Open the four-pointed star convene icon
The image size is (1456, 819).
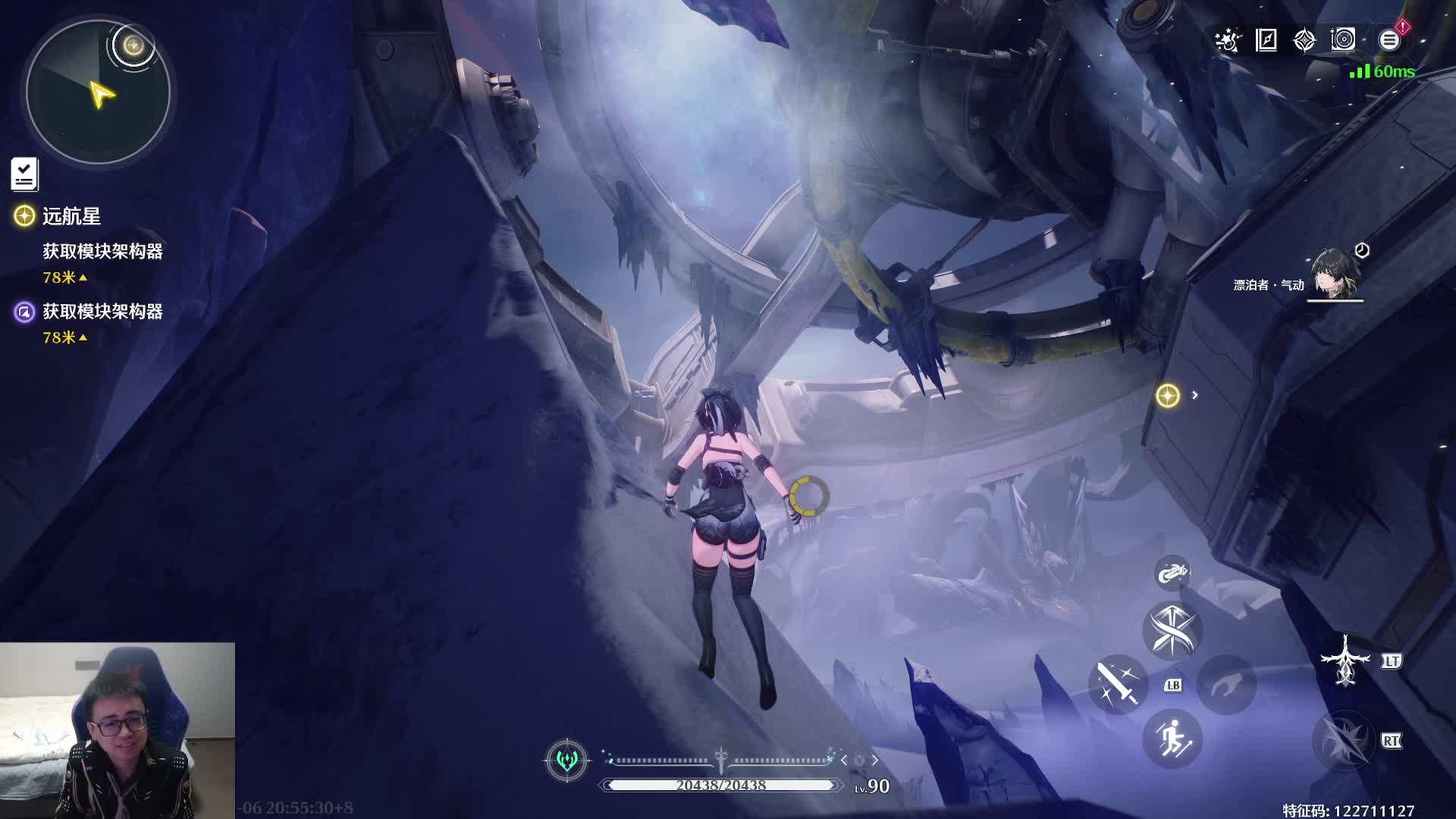click(1304, 40)
